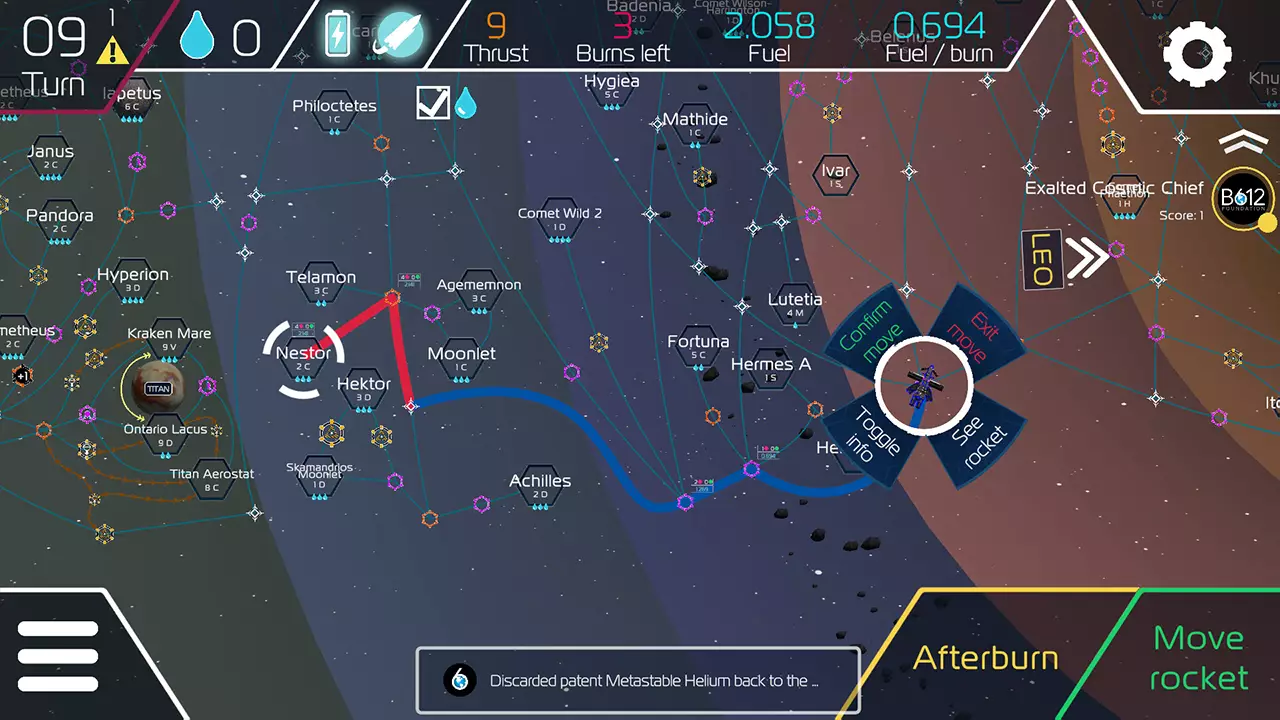
Task: Uncheck the checkbox beside the water droplet
Action: click(432, 102)
